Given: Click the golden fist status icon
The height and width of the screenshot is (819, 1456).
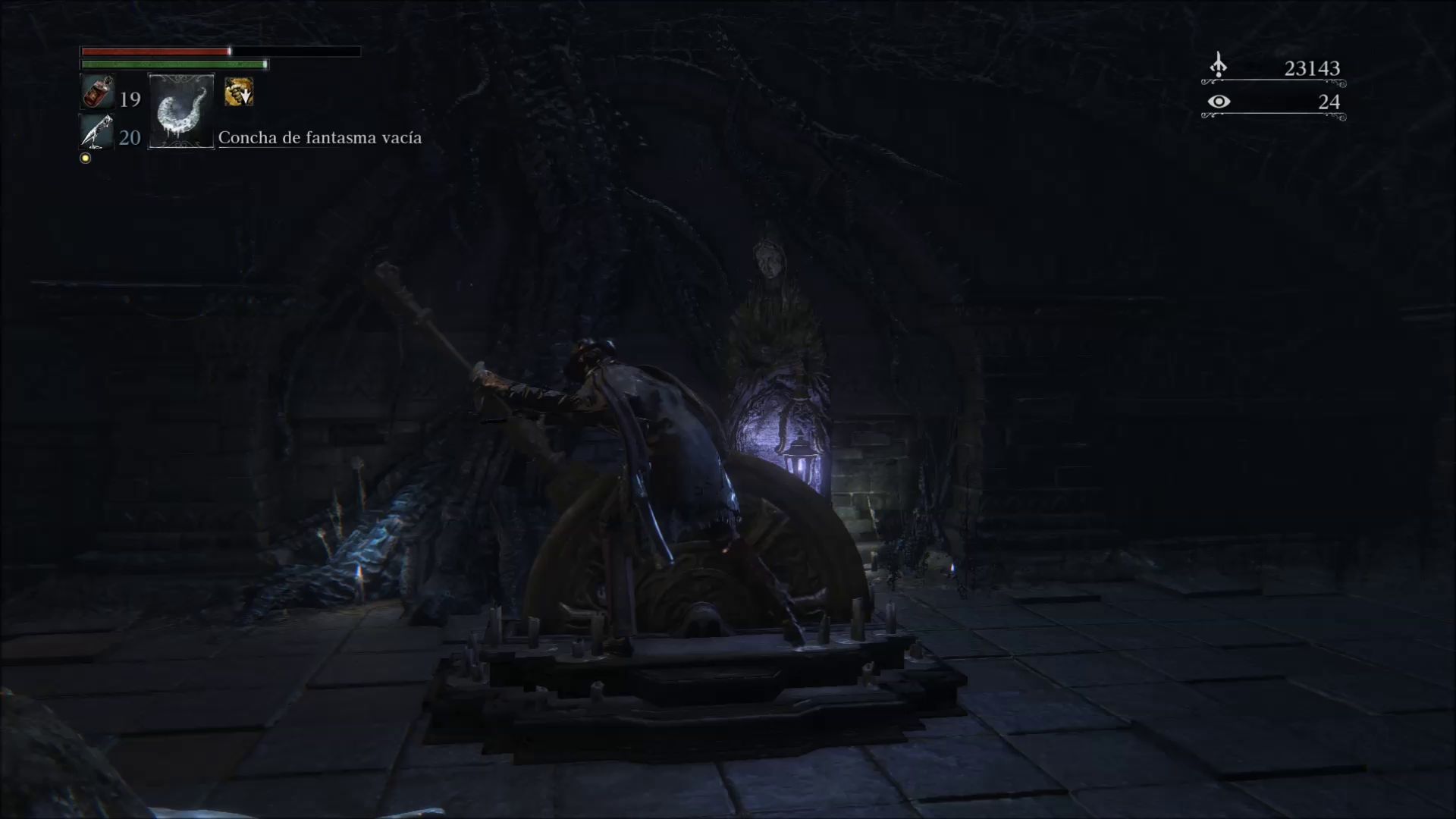Looking at the screenshot, I should pos(239,93).
